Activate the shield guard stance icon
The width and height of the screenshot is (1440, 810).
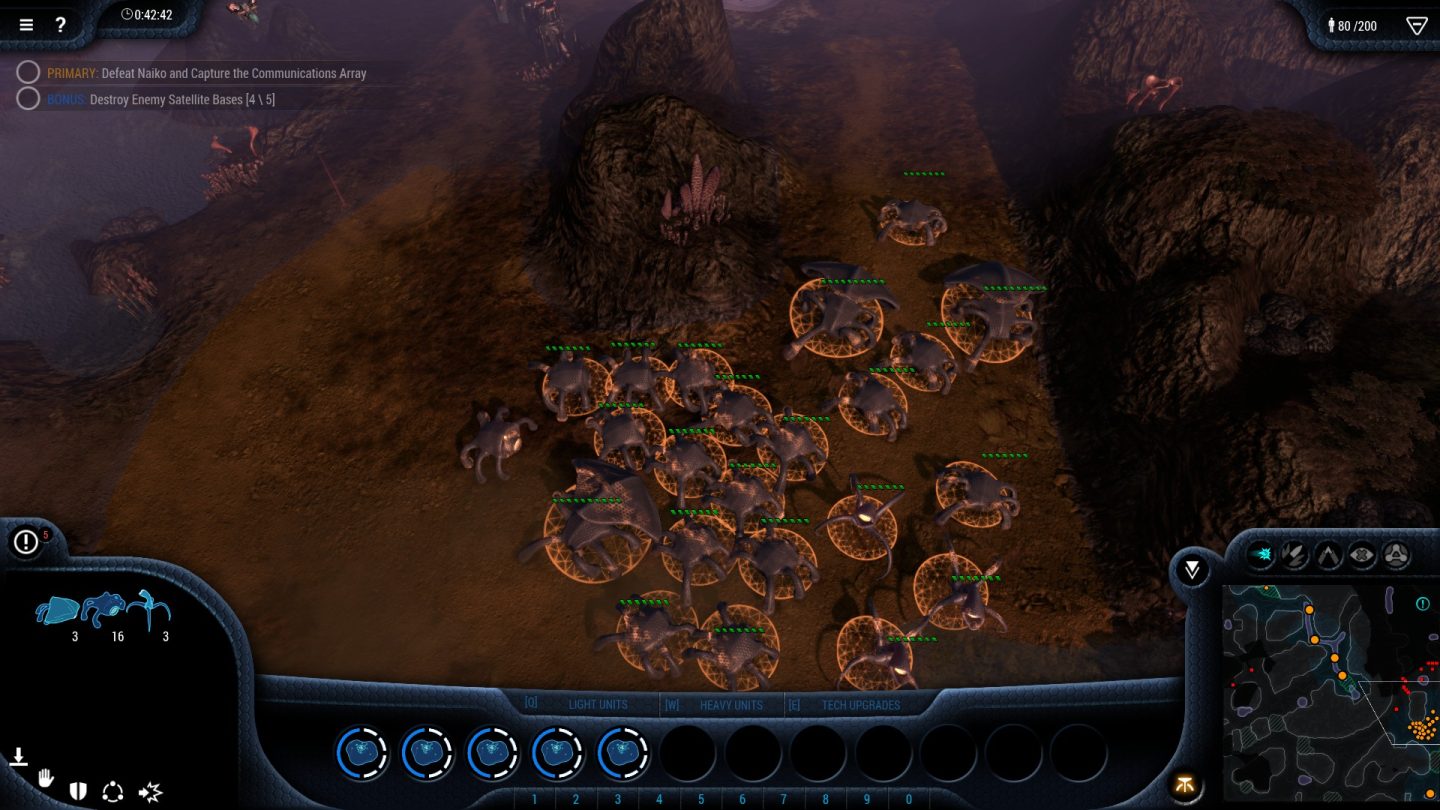coord(78,791)
